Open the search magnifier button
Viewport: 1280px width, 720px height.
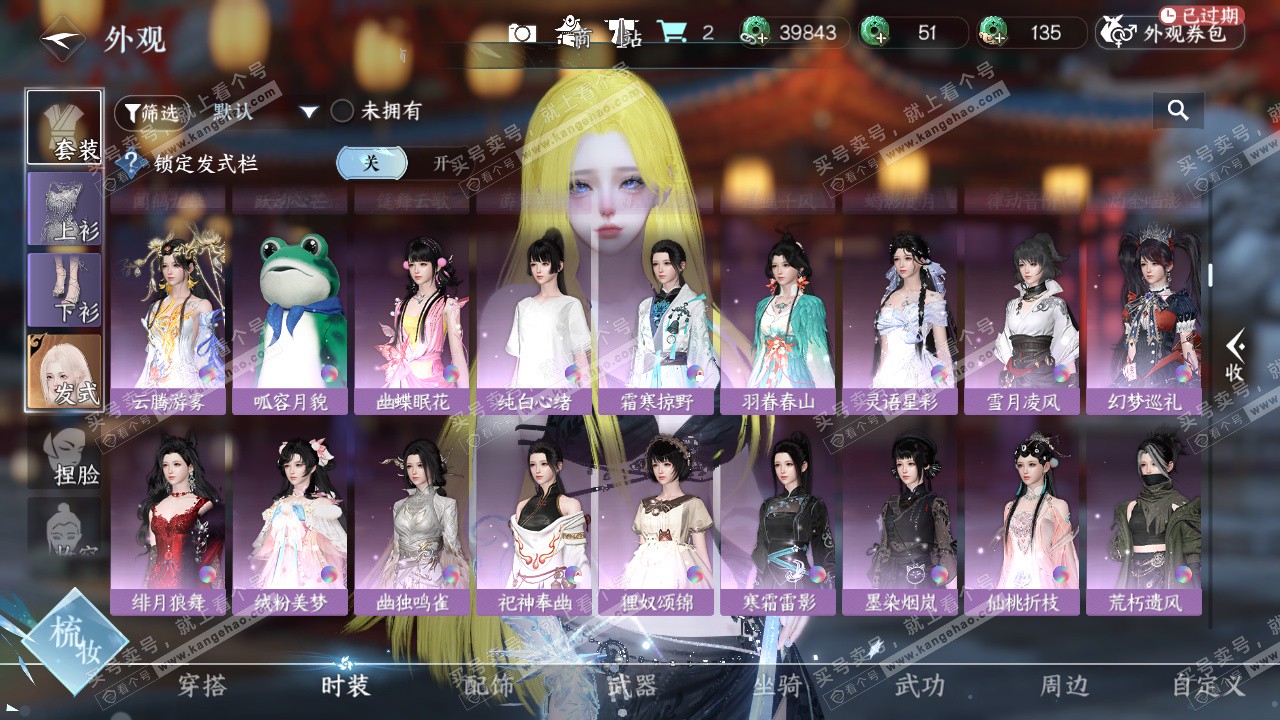1178,111
